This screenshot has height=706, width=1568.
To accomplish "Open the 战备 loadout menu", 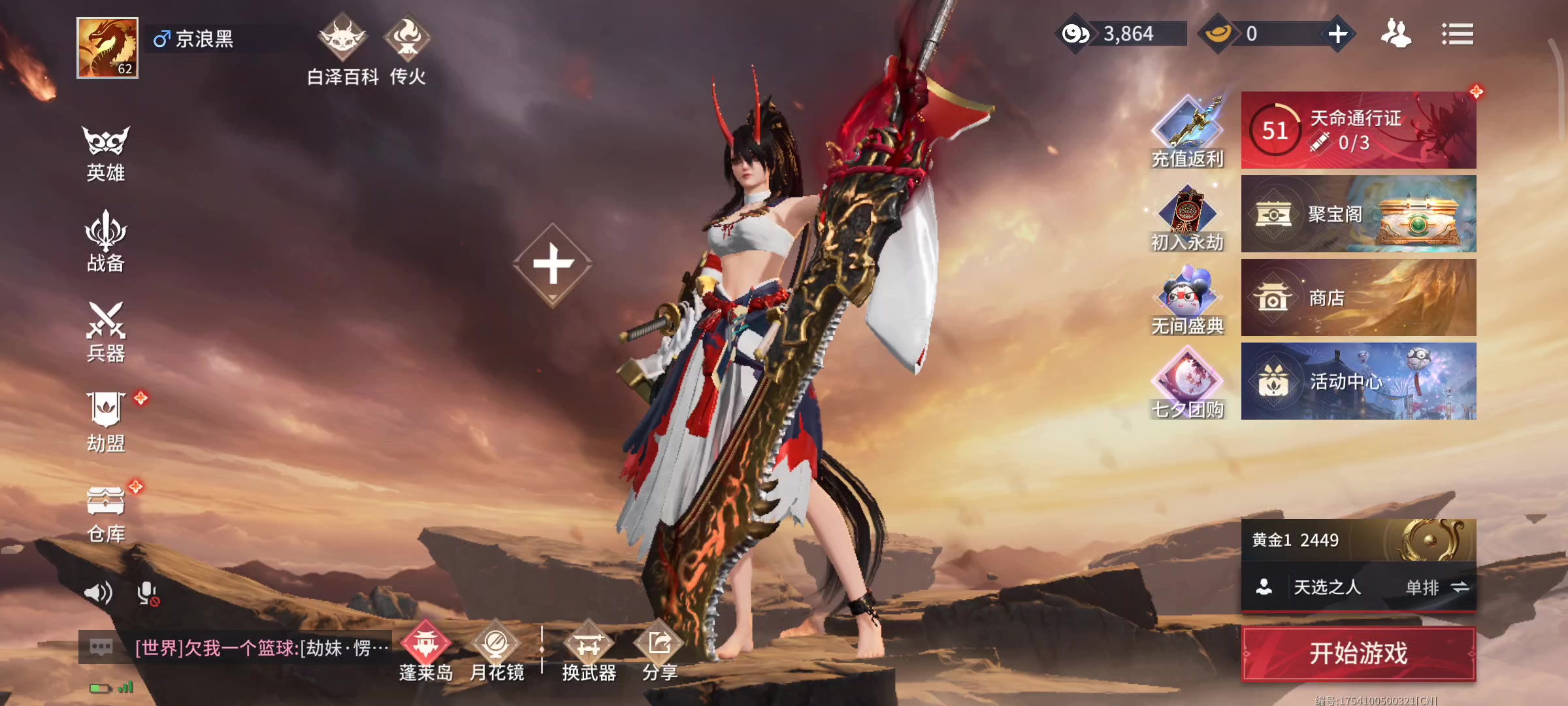I will (106, 242).
